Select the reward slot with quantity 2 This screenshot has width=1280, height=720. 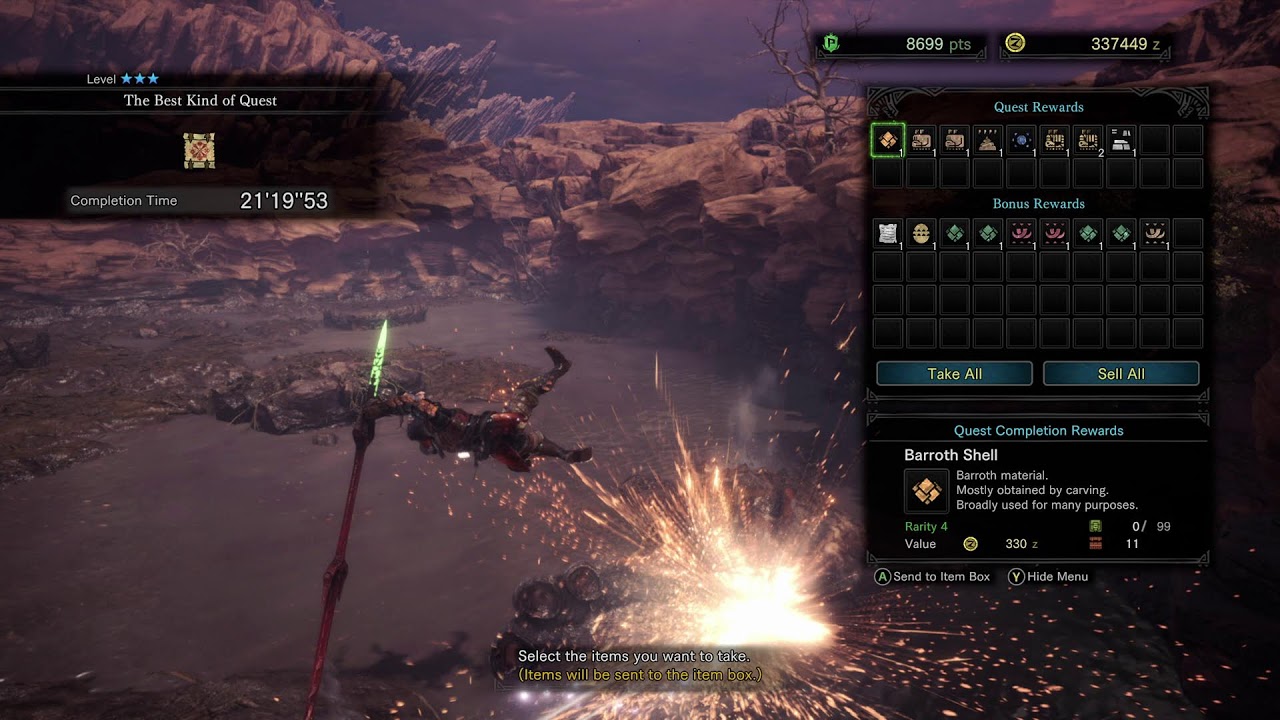point(1088,140)
